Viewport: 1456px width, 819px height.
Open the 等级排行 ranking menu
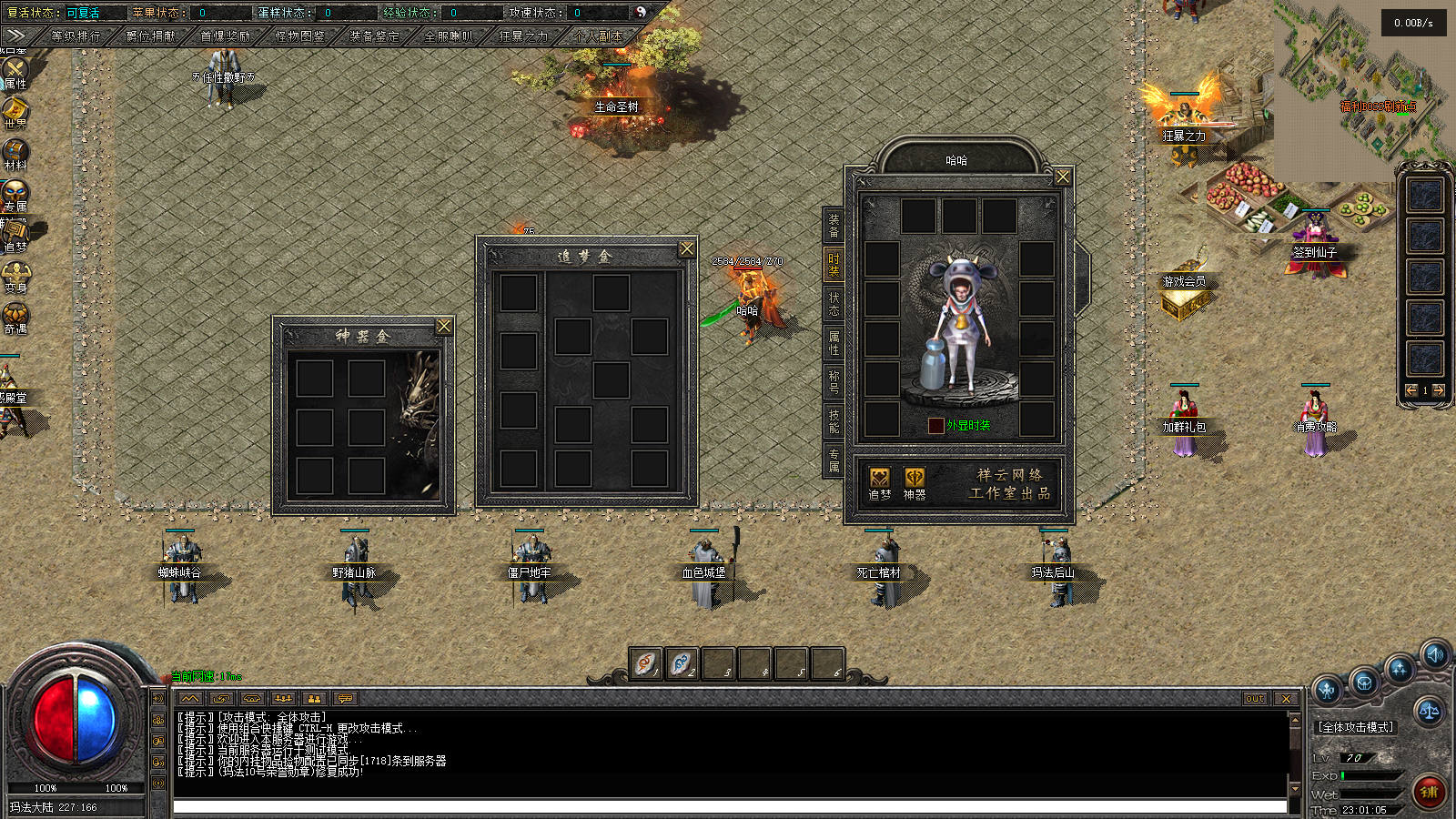pos(76,36)
